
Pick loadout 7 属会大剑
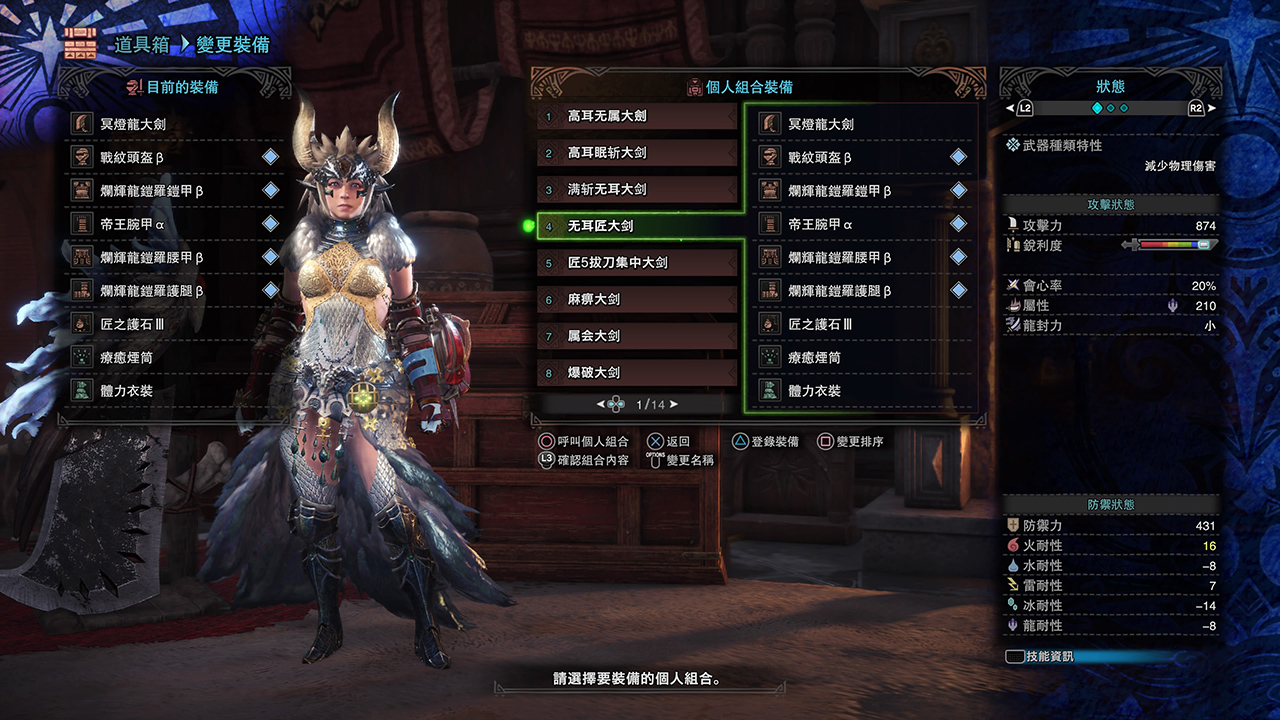pos(637,336)
